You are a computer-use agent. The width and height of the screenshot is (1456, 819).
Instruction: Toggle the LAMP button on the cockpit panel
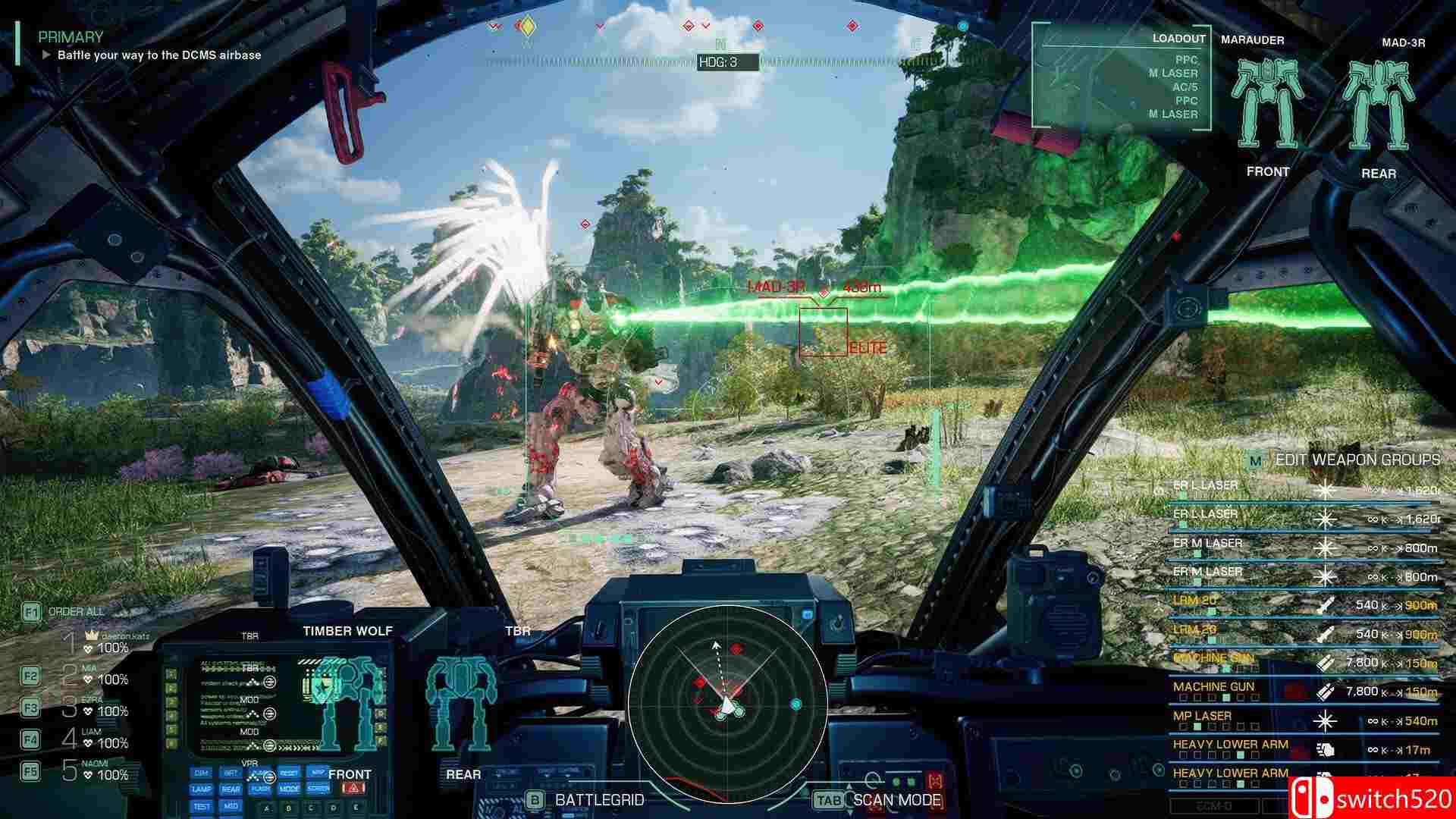pyautogui.click(x=200, y=790)
